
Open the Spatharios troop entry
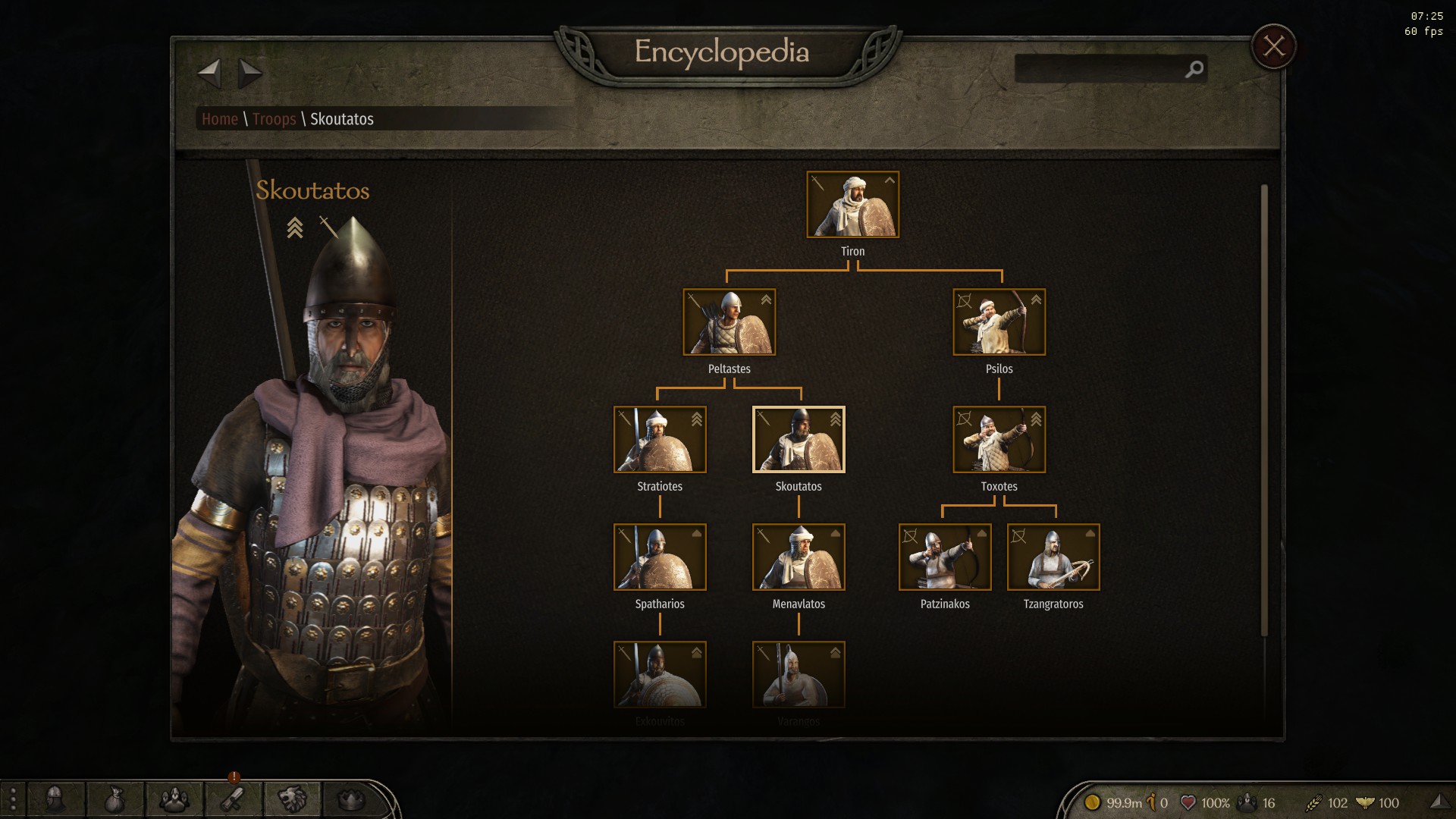coord(660,557)
